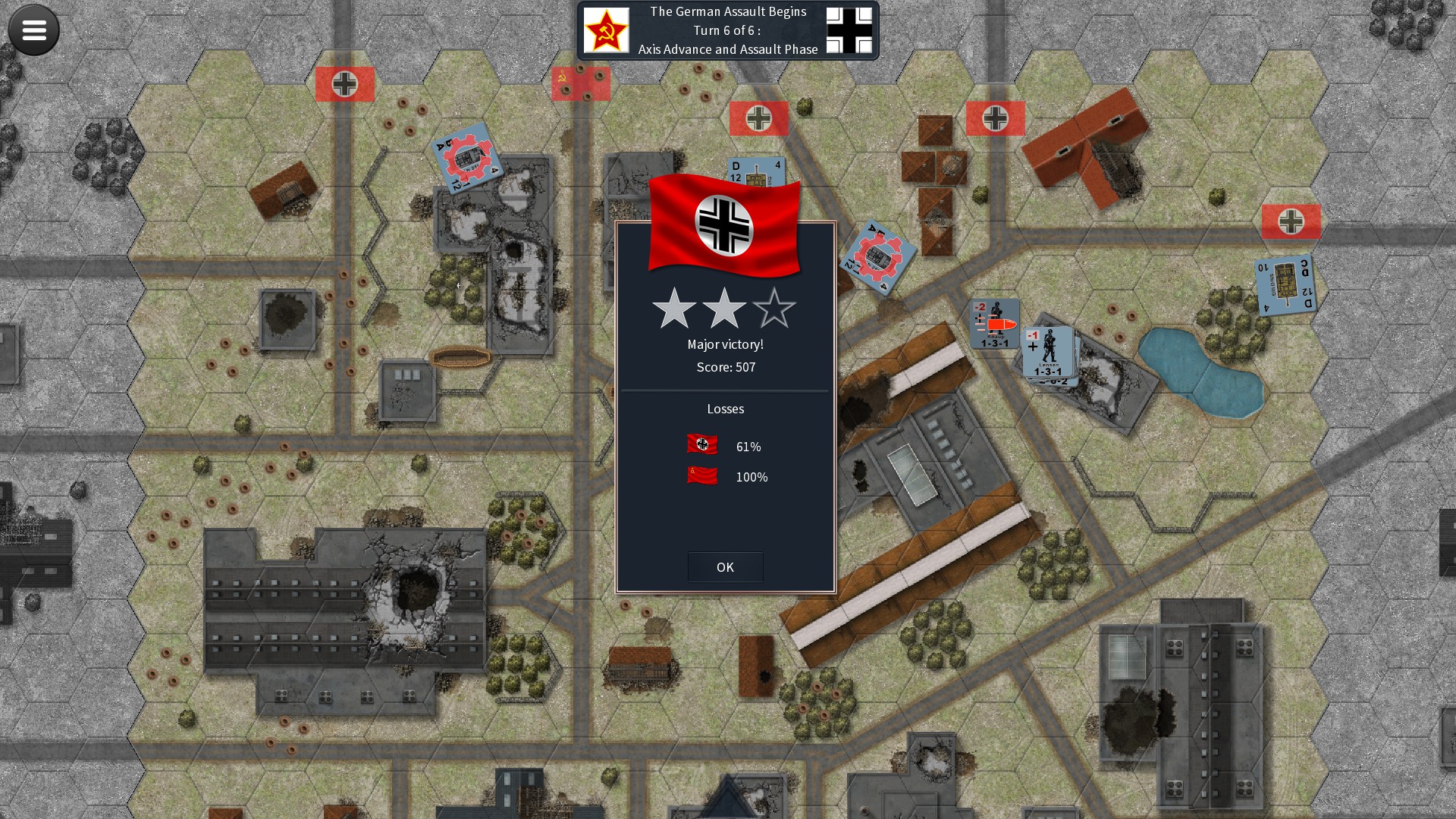Click the destroyed vehicle marker near map top
The image size is (1456, 819).
point(466,159)
